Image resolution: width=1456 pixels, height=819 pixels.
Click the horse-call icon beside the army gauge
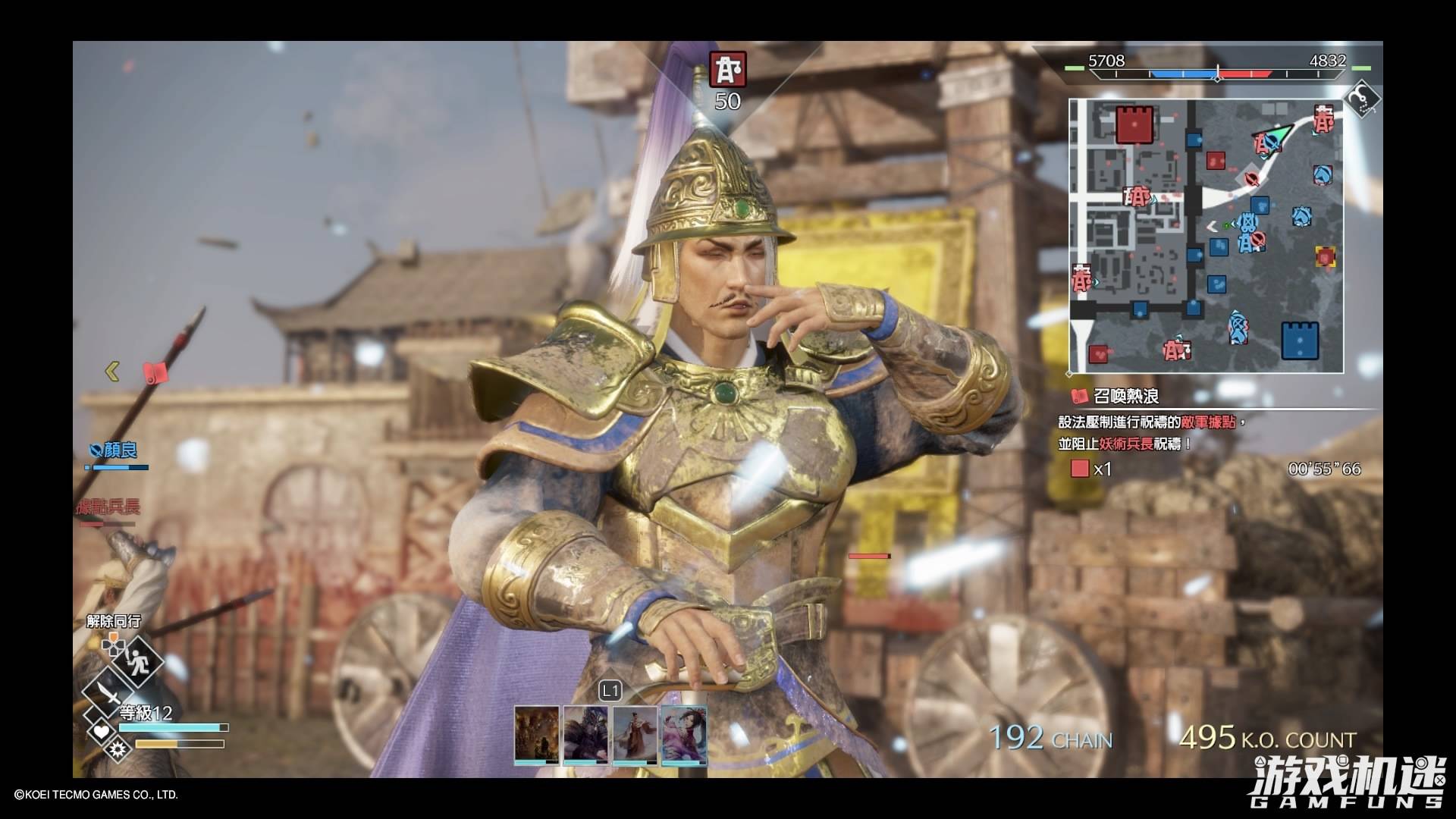[1362, 99]
